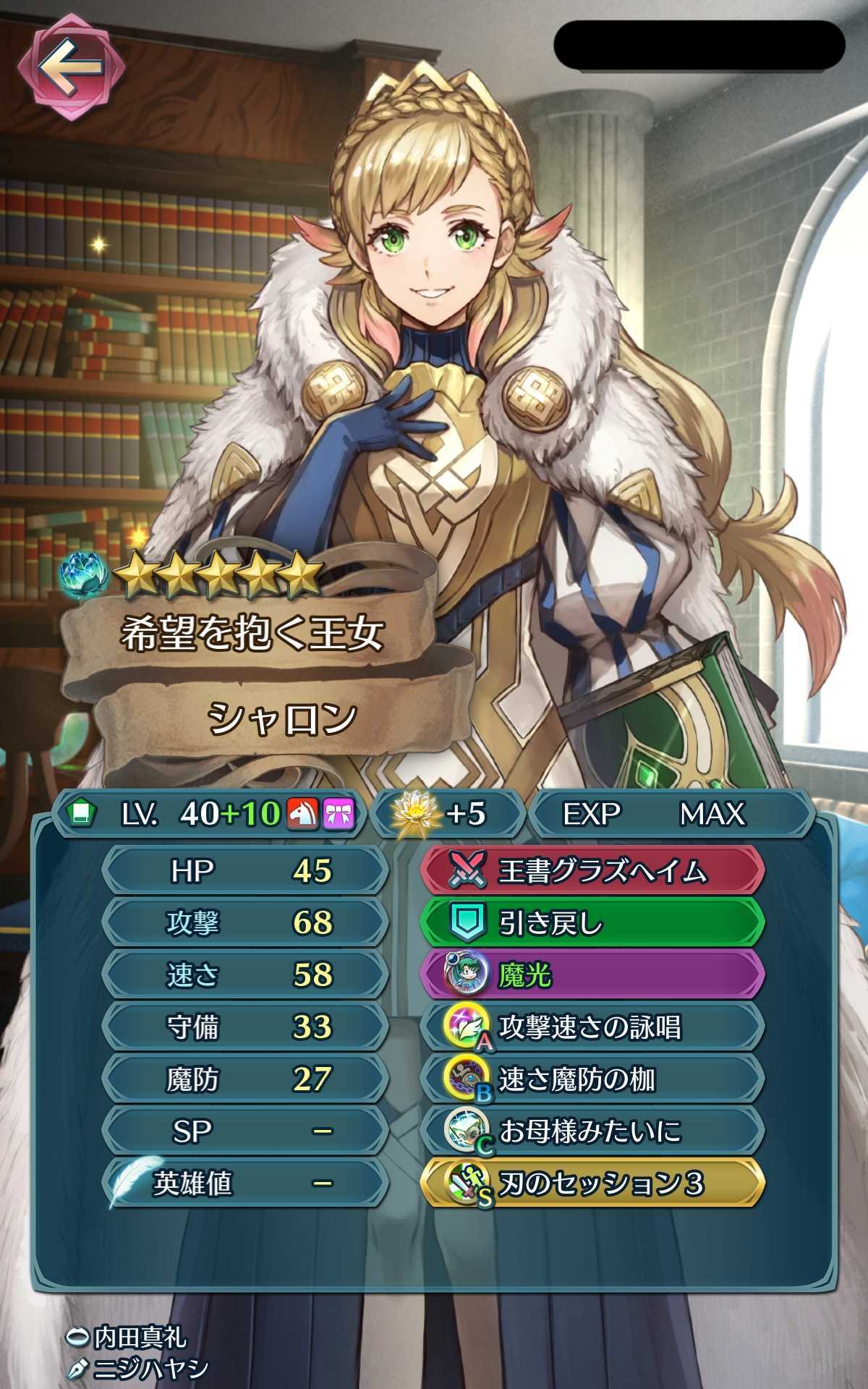View the 魔防 stat explanation
The width and height of the screenshot is (868, 1389).
(x=244, y=1079)
